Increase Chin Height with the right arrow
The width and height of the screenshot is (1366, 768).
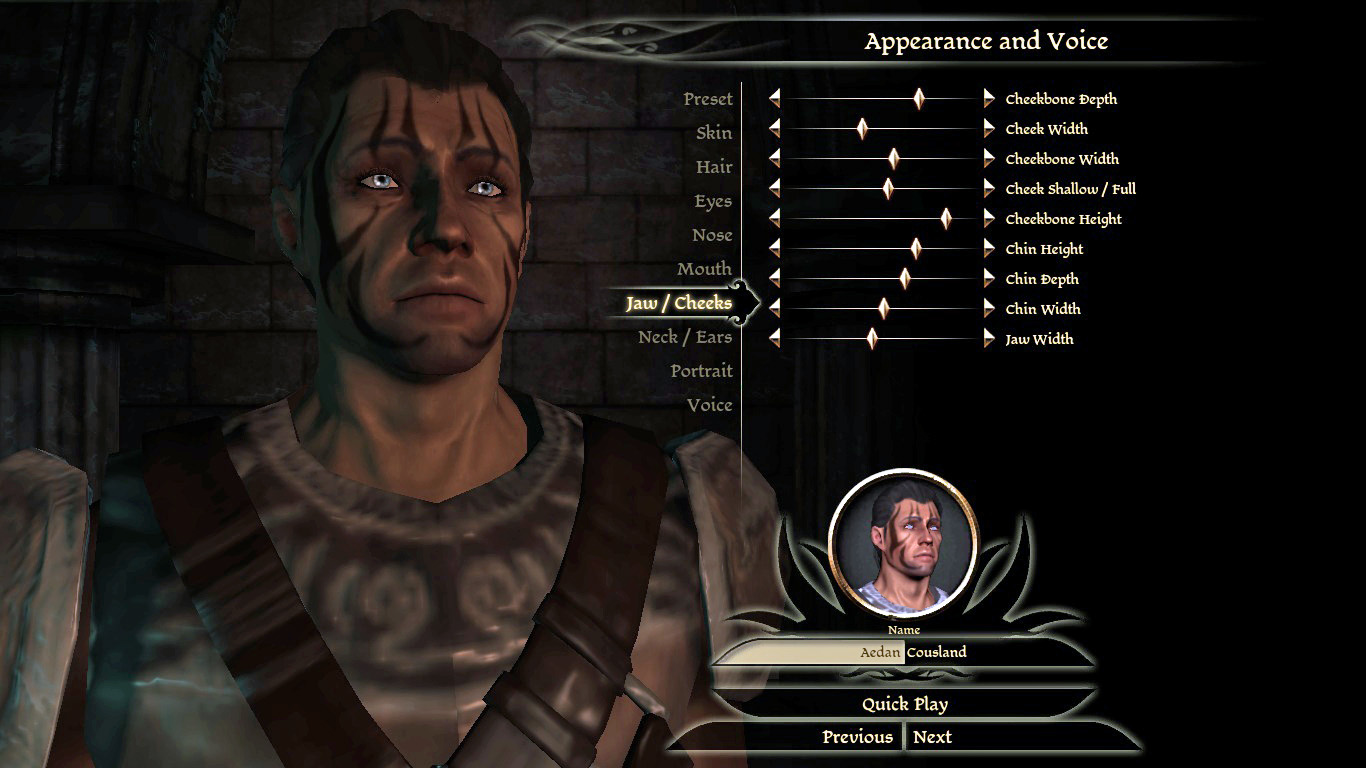tap(989, 248)
